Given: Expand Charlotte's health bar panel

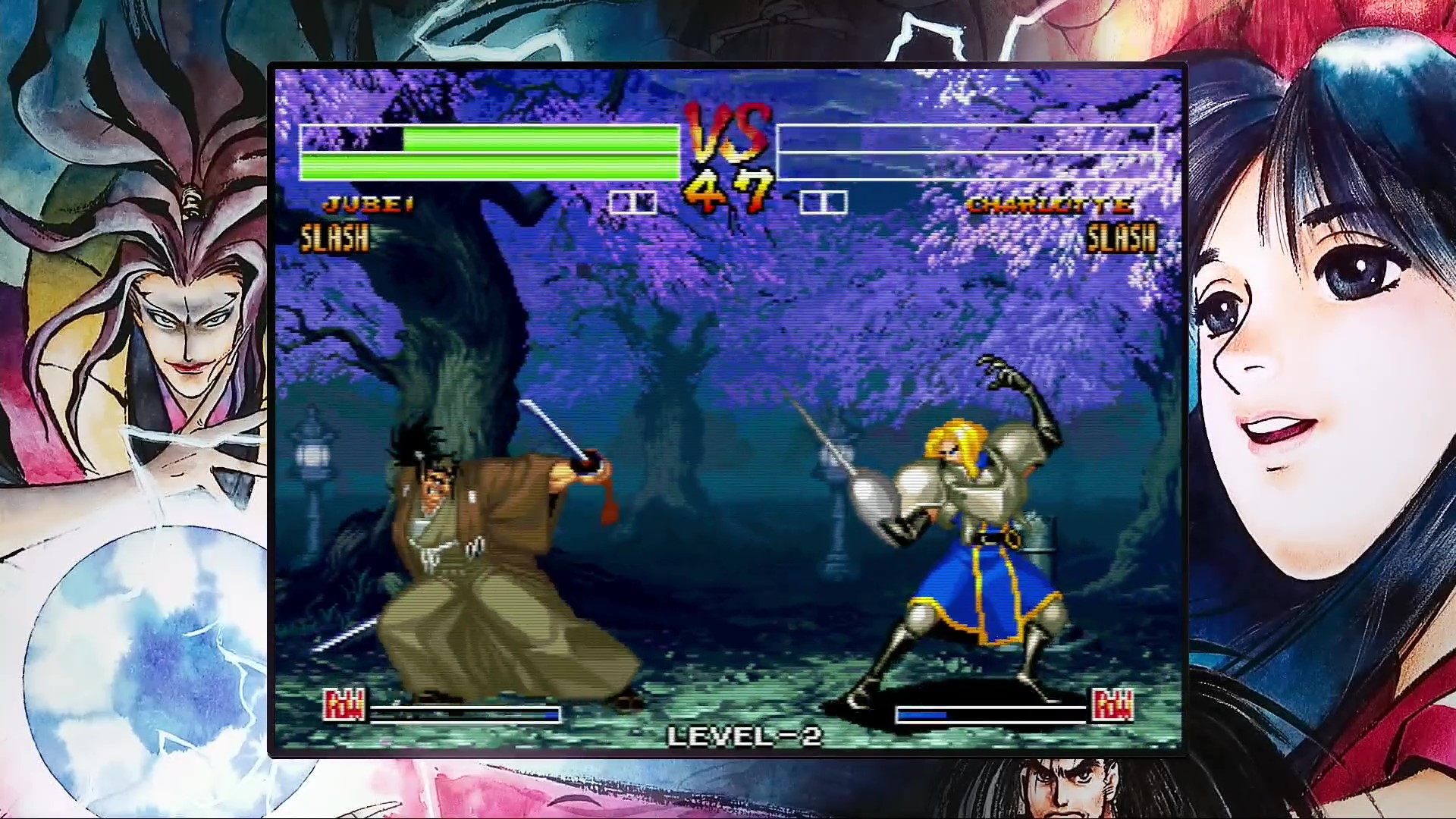Looking at the screenshot, I should coord(965,152).
